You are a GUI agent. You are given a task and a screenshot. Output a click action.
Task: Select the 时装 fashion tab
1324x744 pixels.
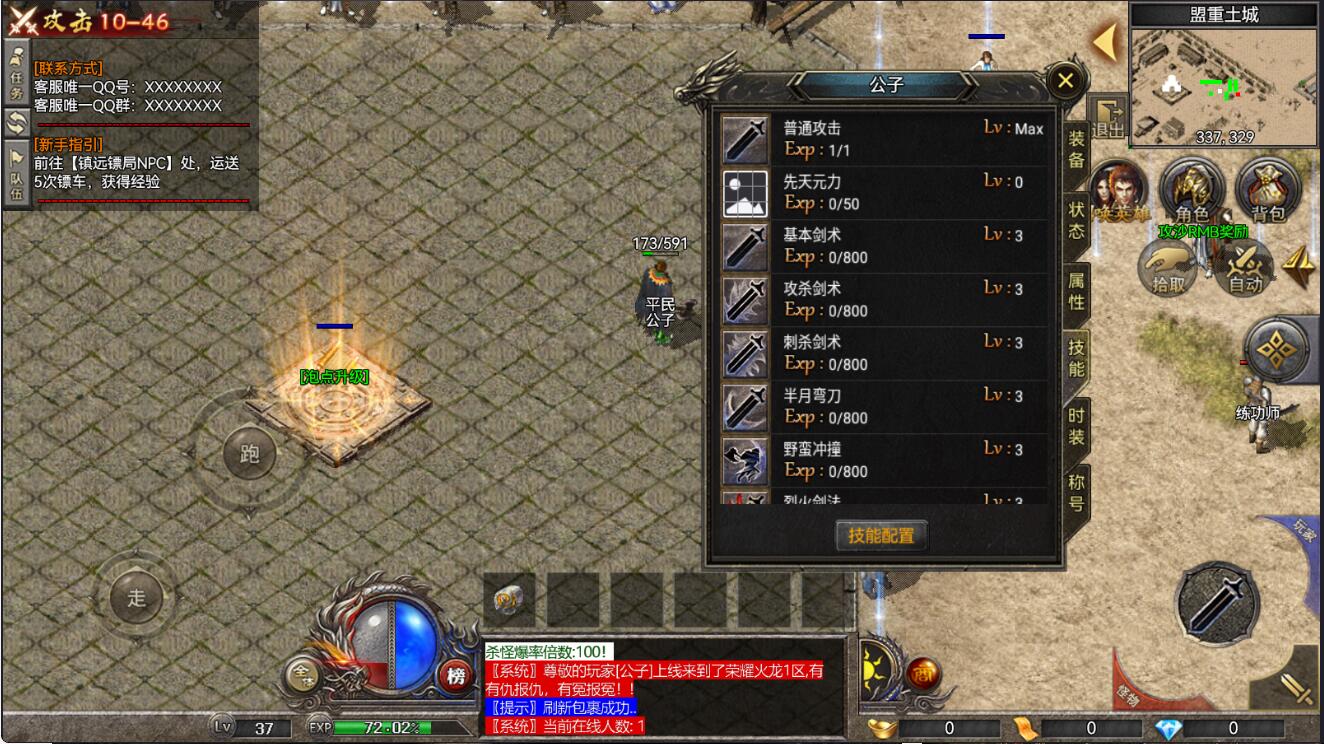click(x=1076, y=427)
